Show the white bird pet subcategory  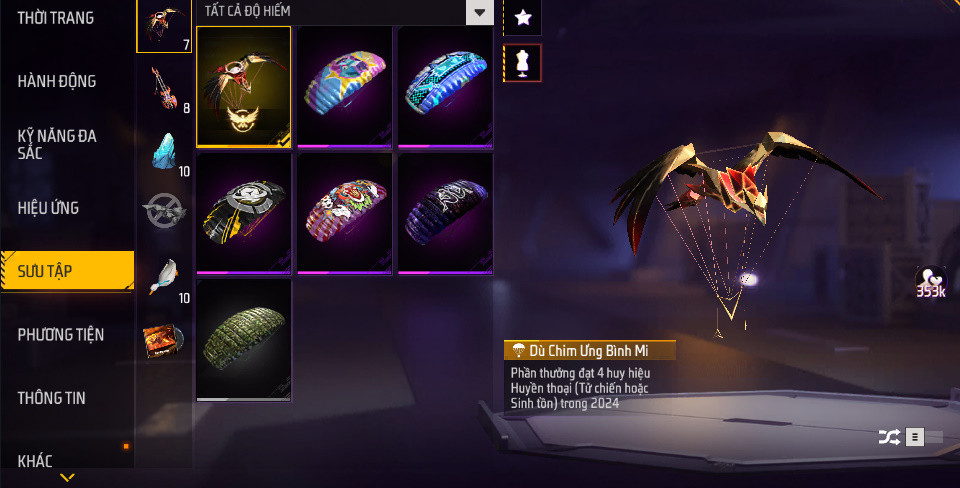[x=164, y=278]
